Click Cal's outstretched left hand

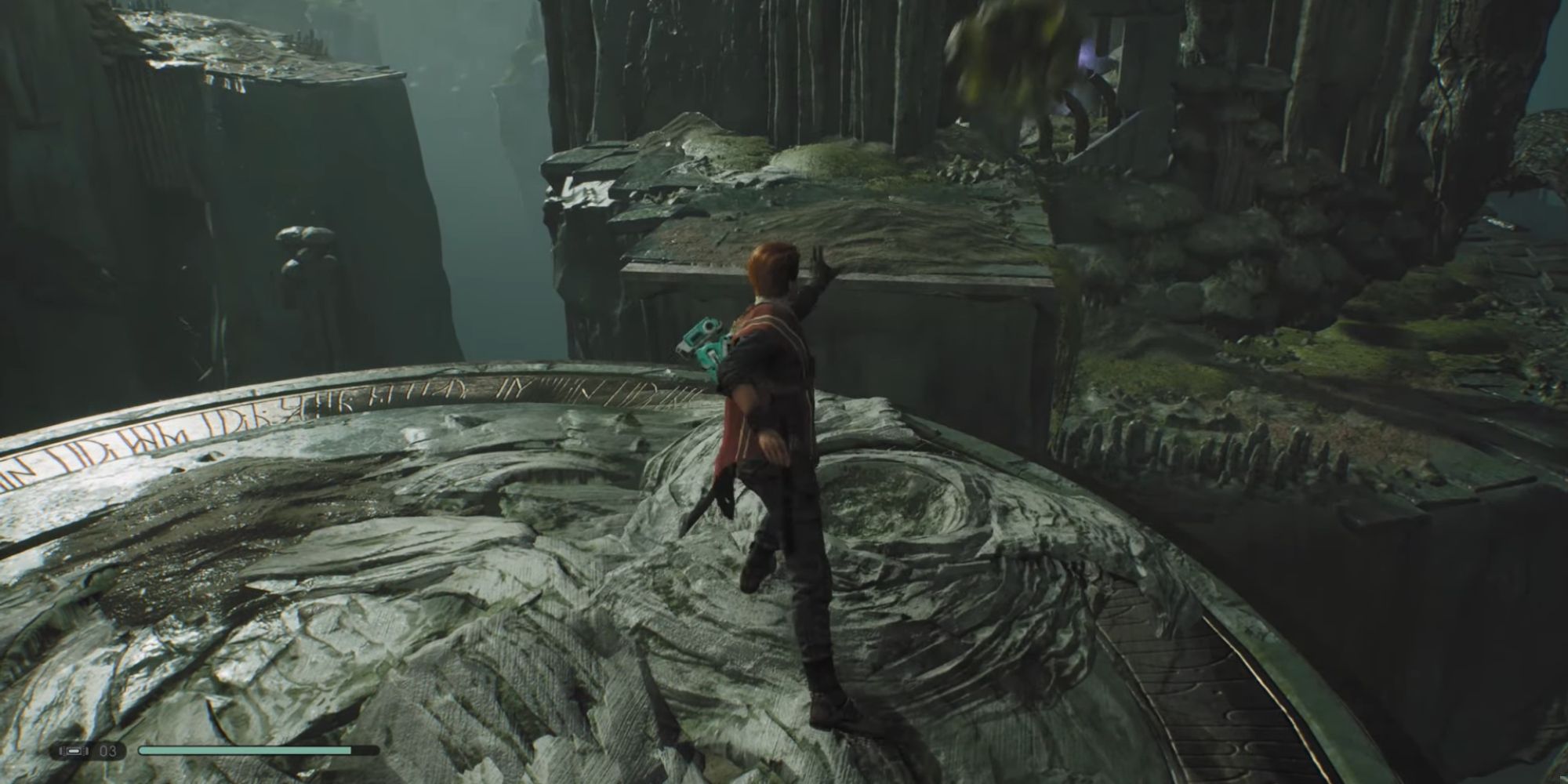(818, 259)
